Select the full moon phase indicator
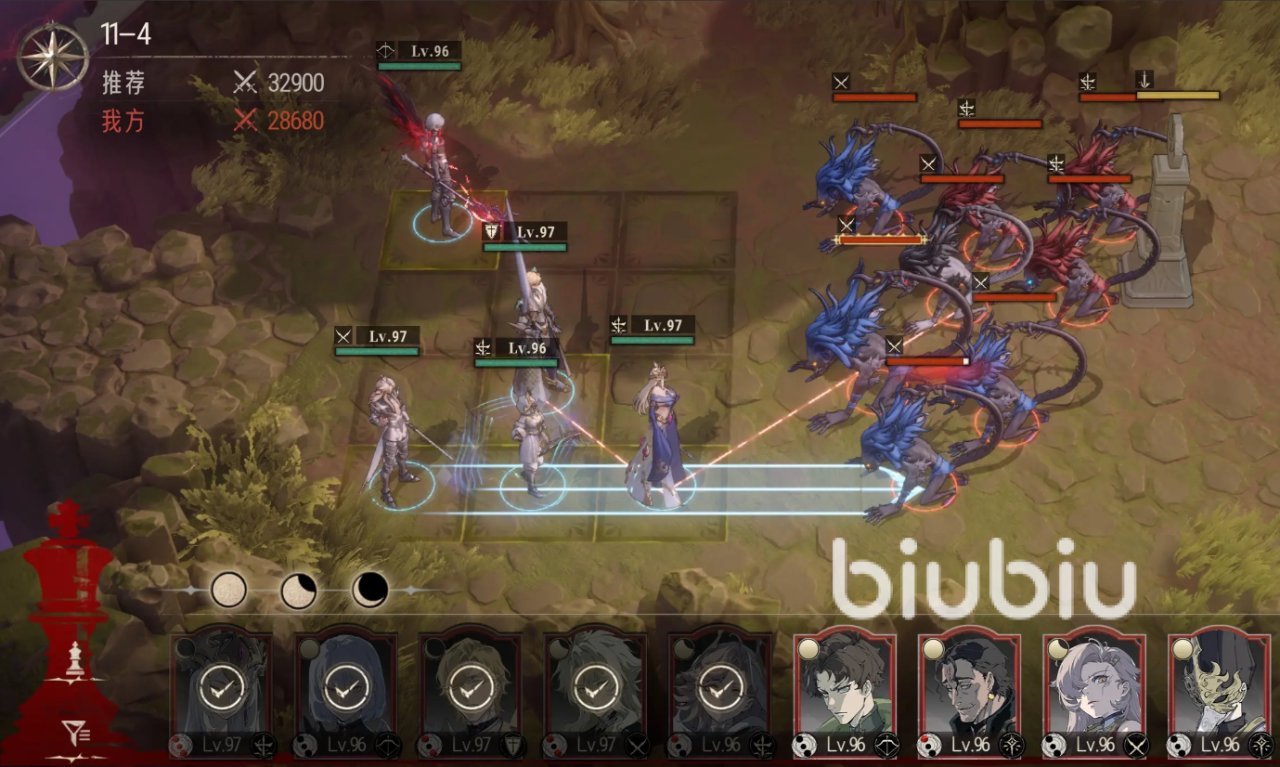Screen dimensions: 1280x767 point(228,591)
